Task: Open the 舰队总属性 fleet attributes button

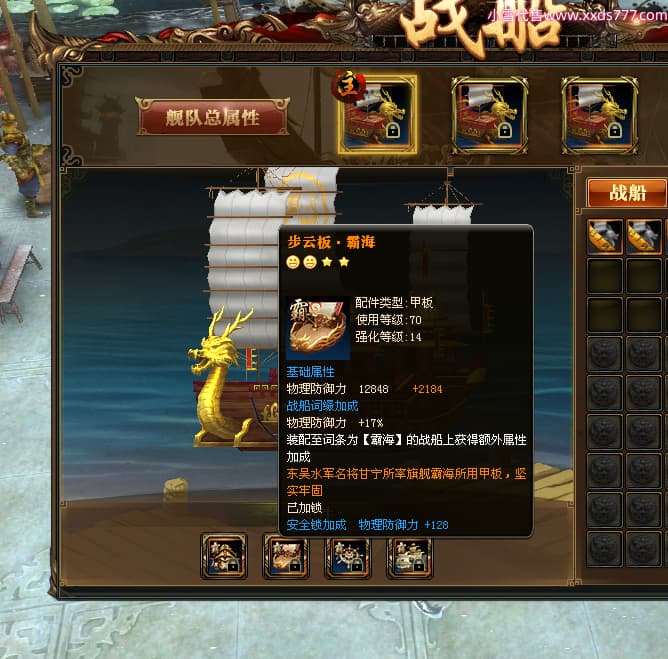Action: click(x=212, y=117)
